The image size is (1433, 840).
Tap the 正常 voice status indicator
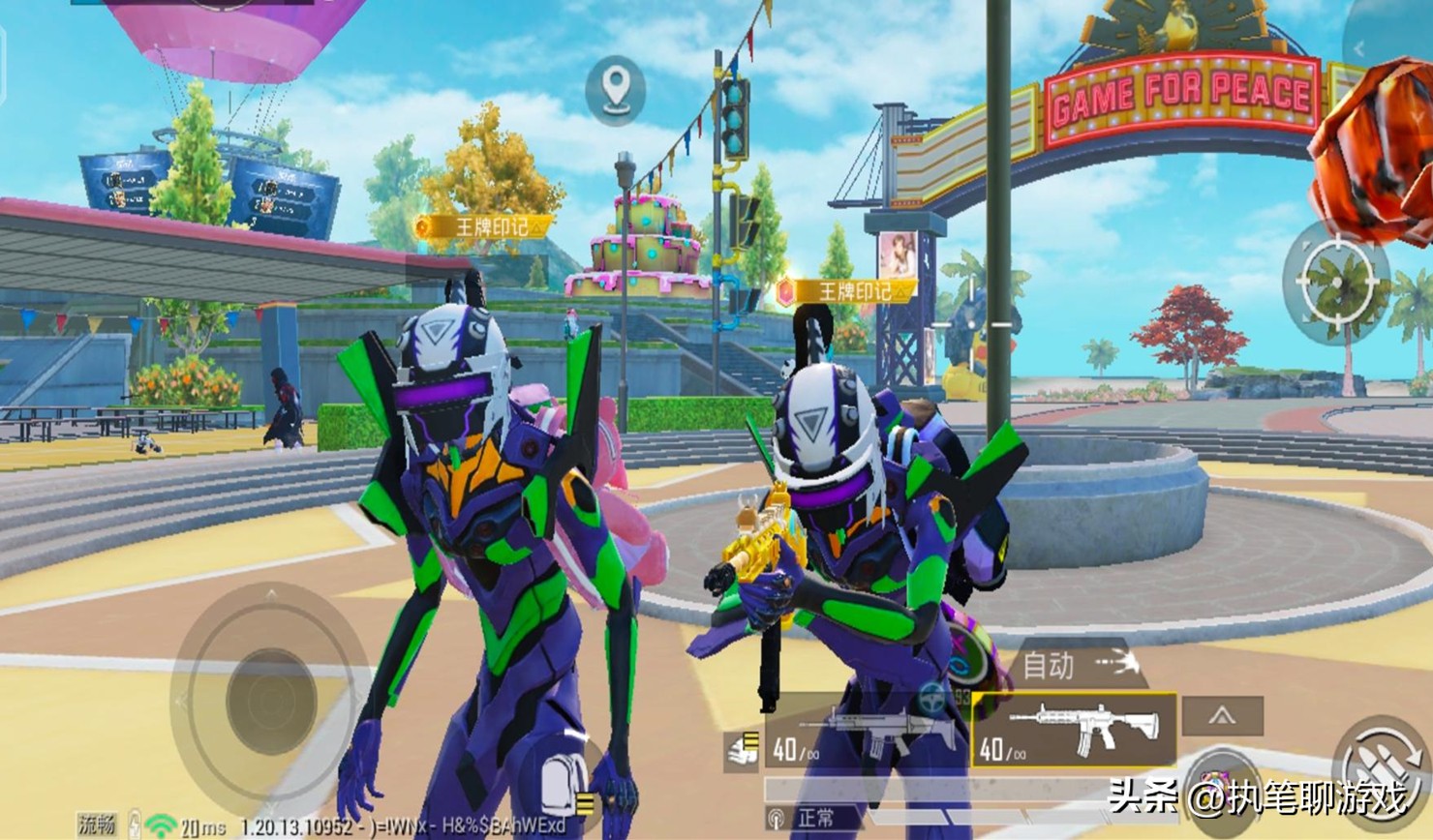[803, 818]
